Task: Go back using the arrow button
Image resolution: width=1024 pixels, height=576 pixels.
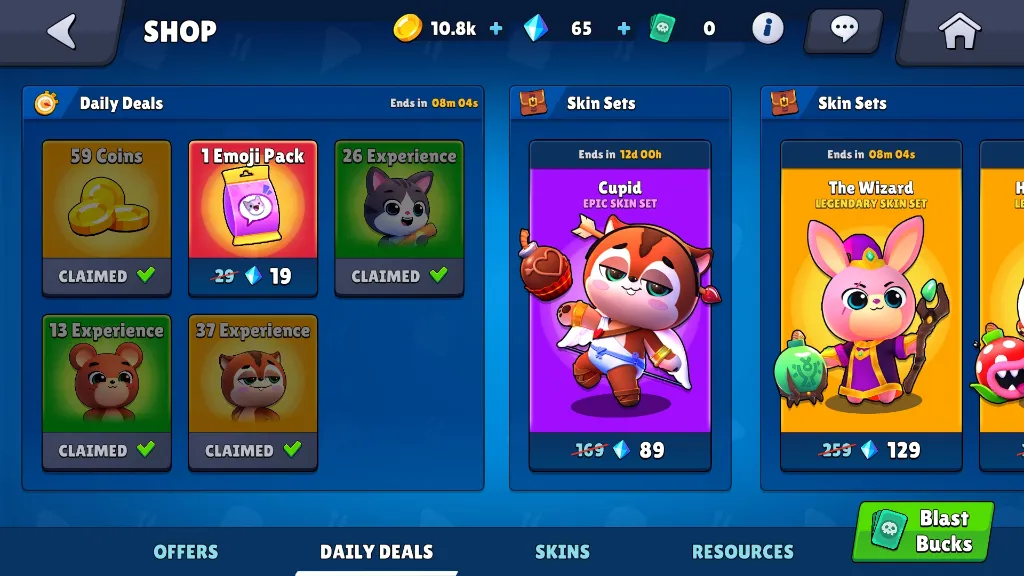Action: pos(62,31)
